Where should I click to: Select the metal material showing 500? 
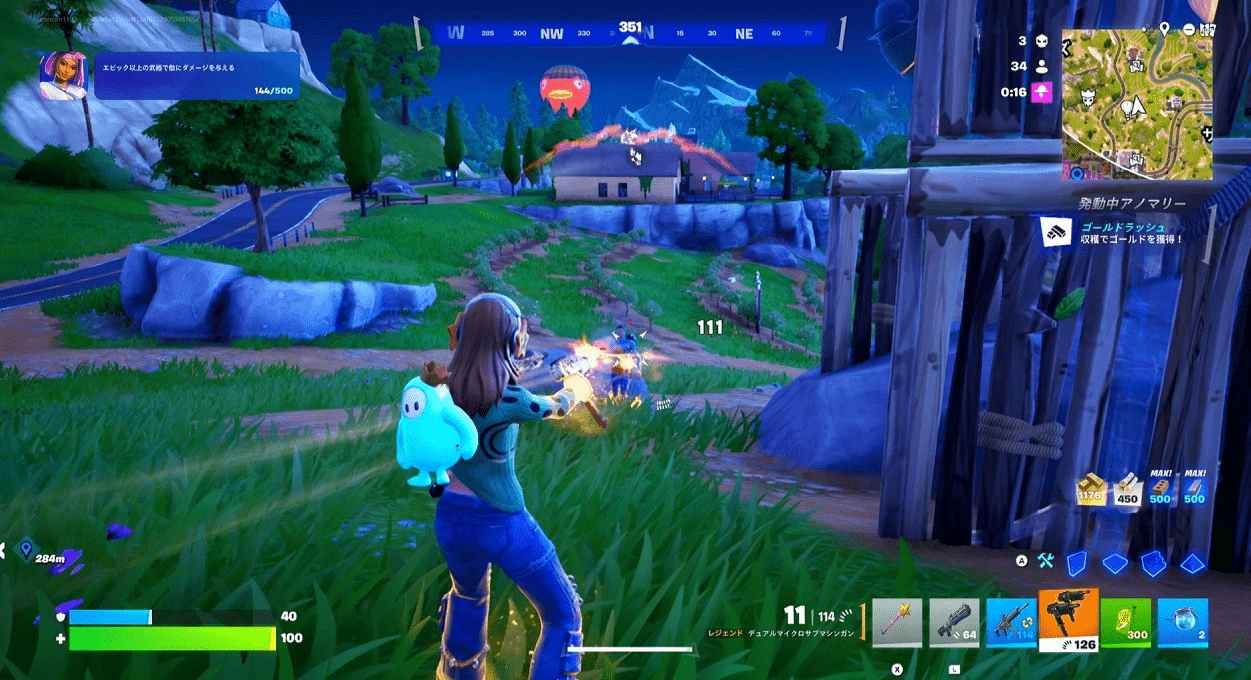point(1194,489)
